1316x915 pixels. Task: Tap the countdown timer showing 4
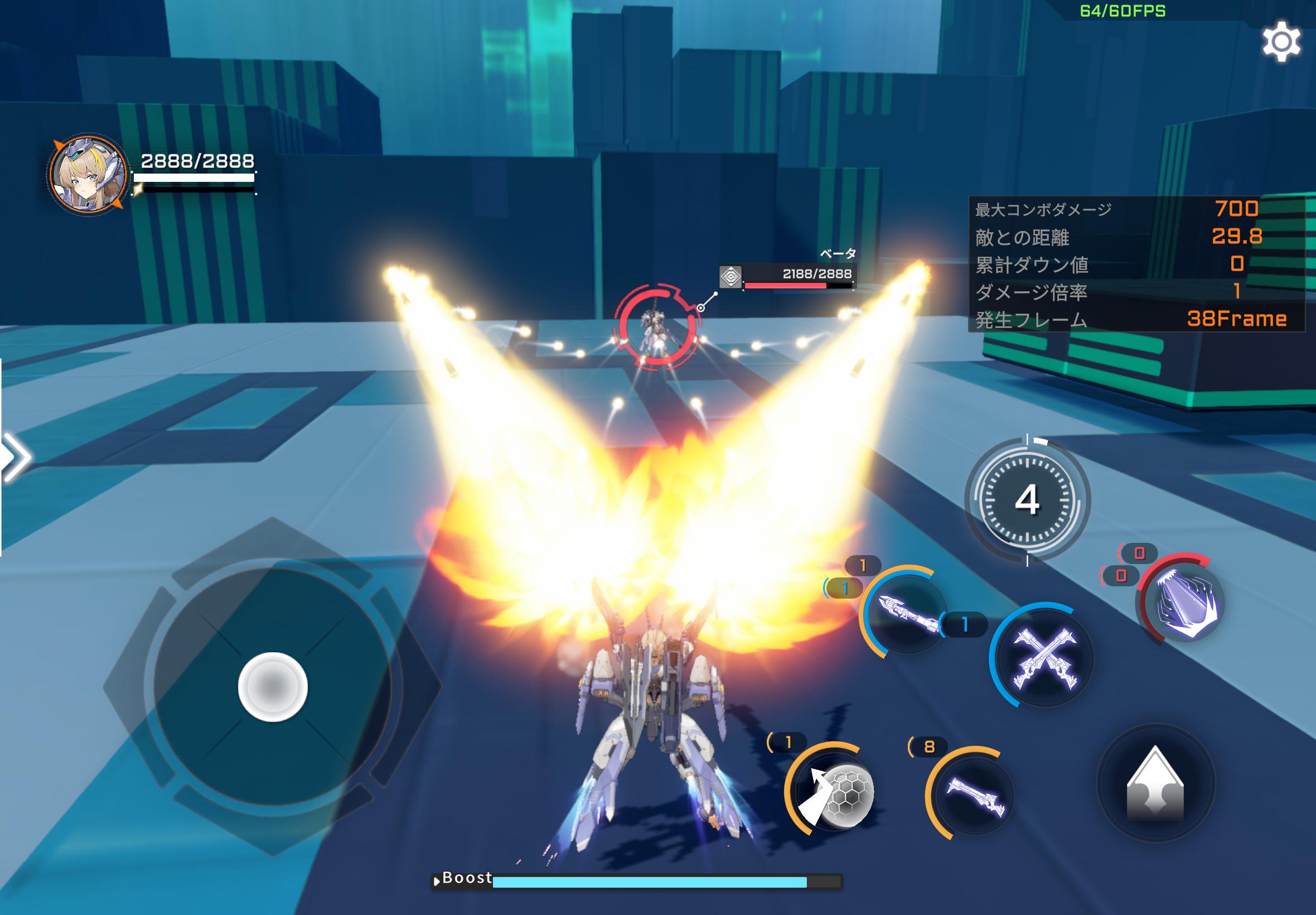click(x=1028, y=499)
